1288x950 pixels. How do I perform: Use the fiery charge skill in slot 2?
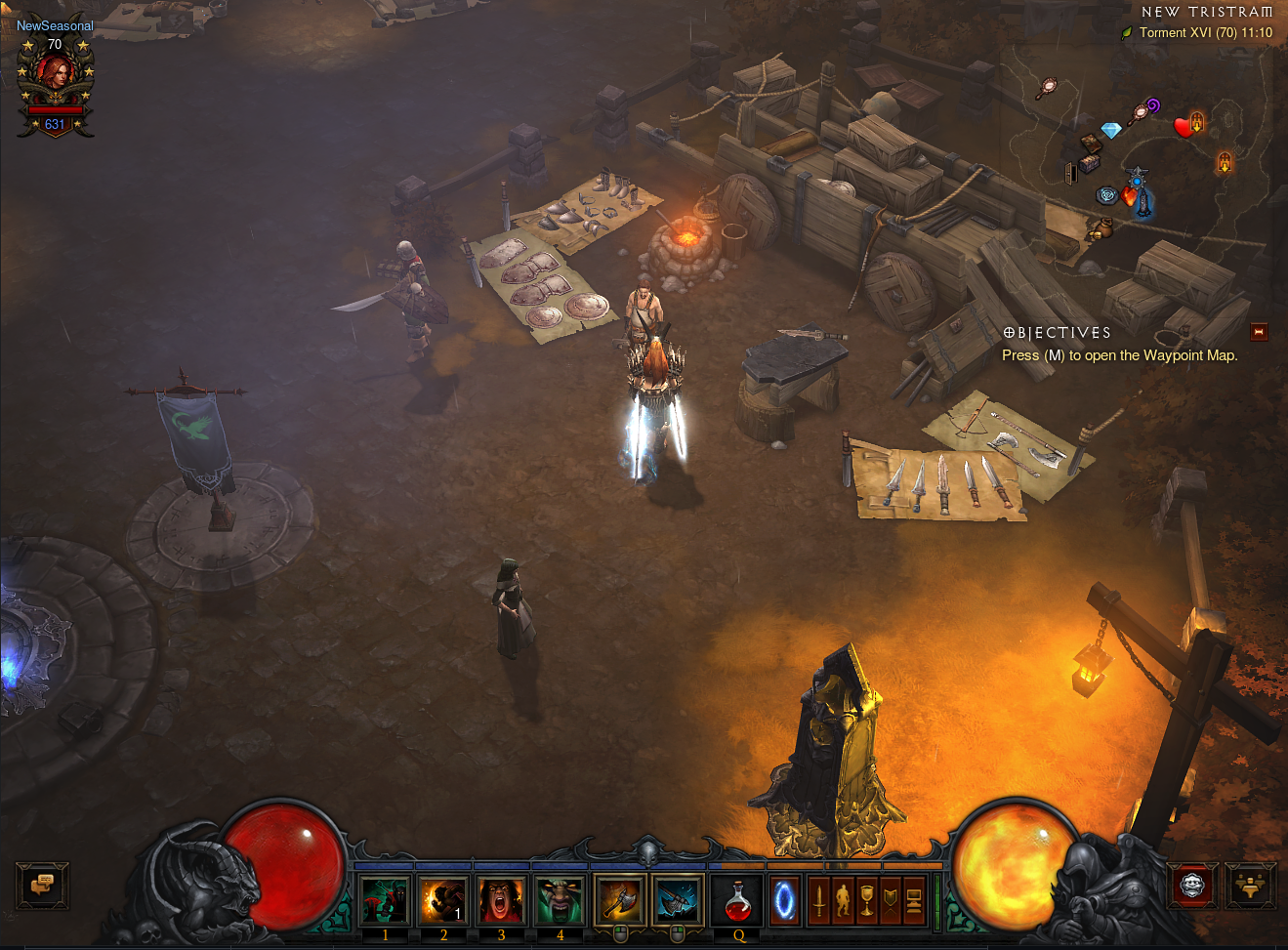click(x=443, y=899)
